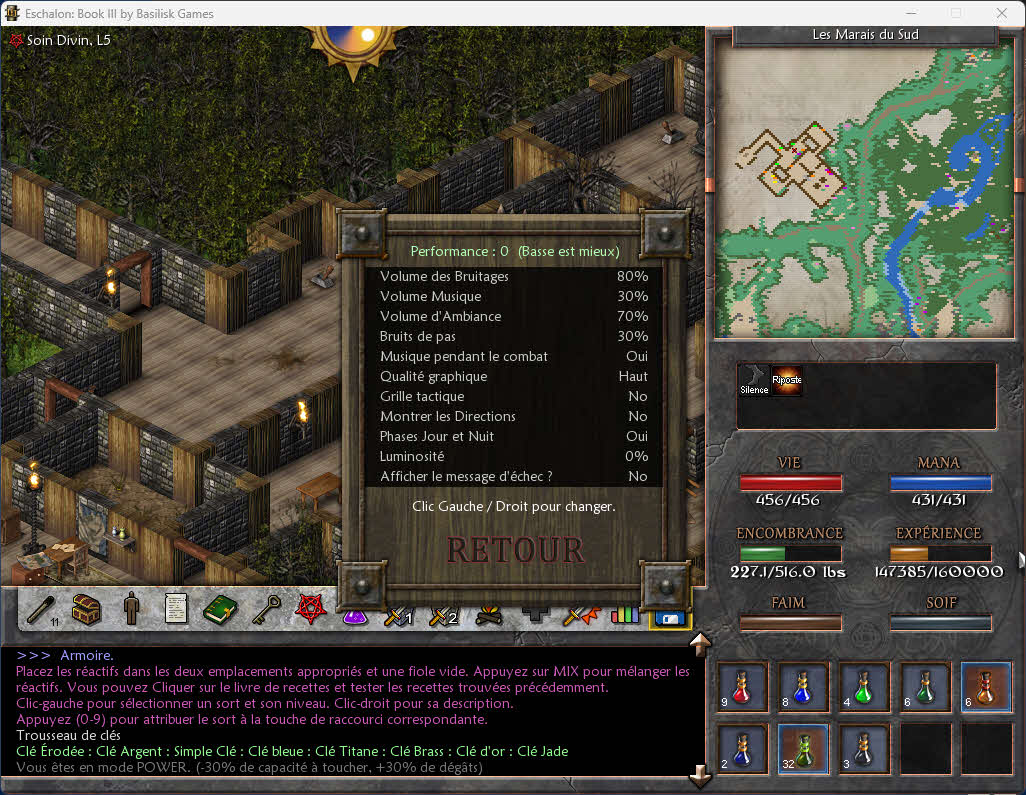Open the treasure chest inventory icon

(87, 608)
